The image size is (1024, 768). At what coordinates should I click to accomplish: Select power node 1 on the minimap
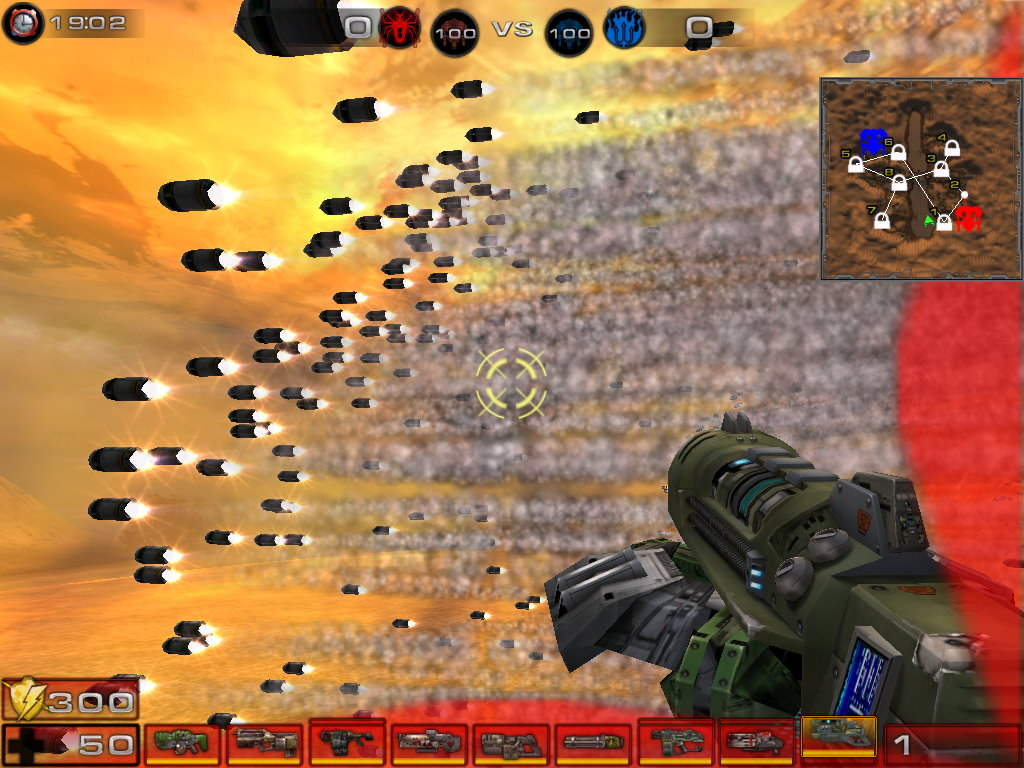(943, 221)
